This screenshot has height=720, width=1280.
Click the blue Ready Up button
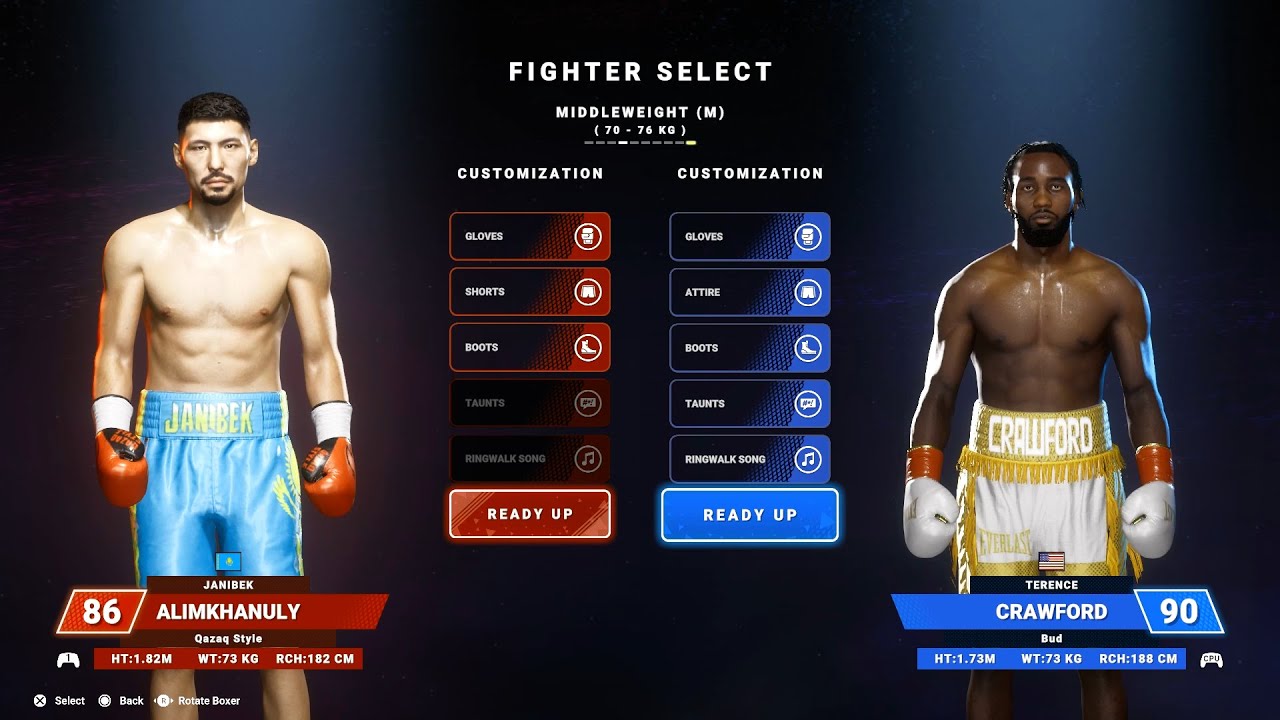tap(749, 515)
